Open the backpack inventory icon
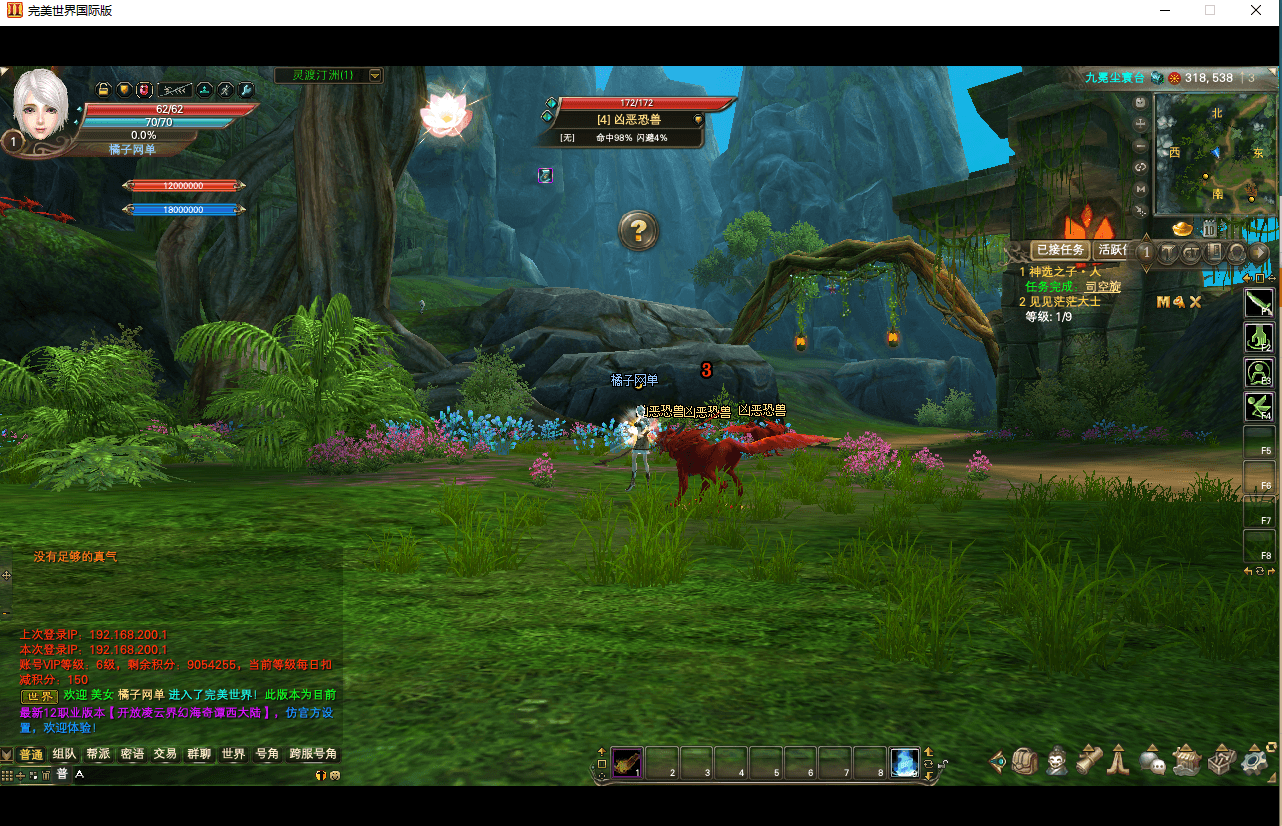This screenshot has height=826, width=1282. tap(1025, 762)
